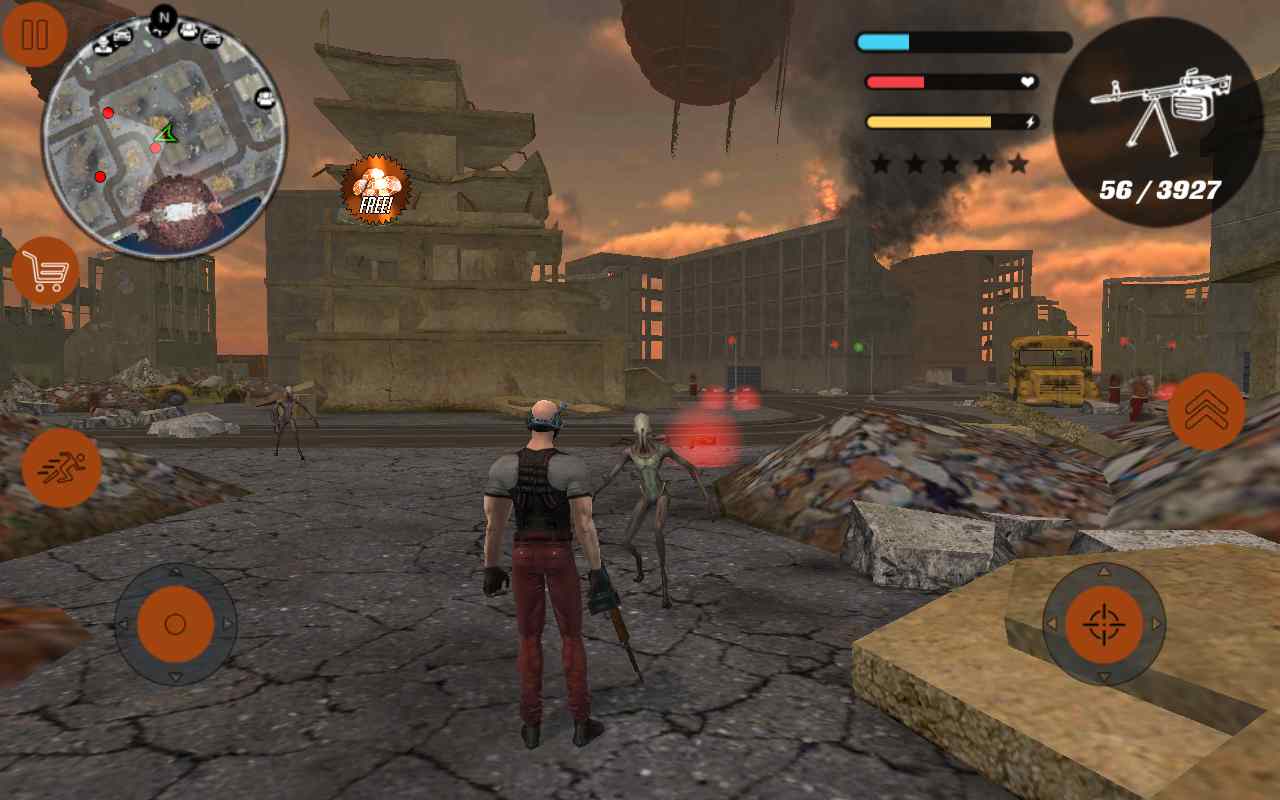The height and width of the screenshot is (800, 1280).
Task: Tap the red health bar
Action: coord(895,81)
